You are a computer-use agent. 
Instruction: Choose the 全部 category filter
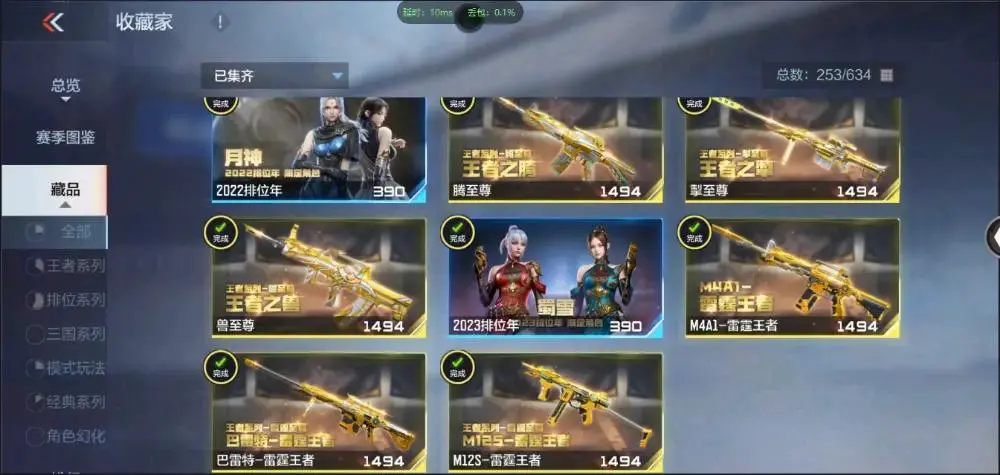tap(68, 232)
